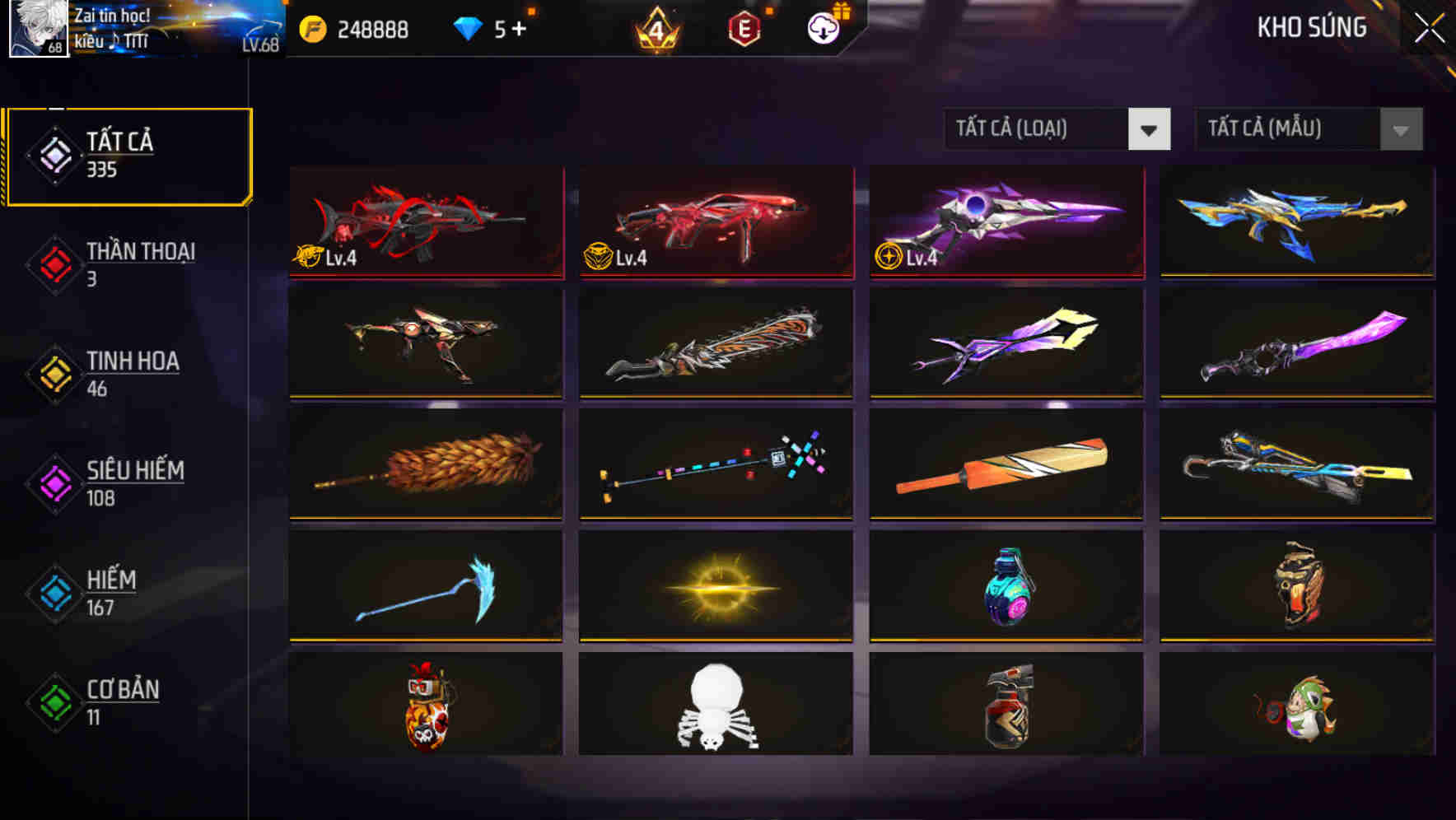Open the rank badge showing level 4
Screen dimensions: 1456x820
click(x=655, y=27)
